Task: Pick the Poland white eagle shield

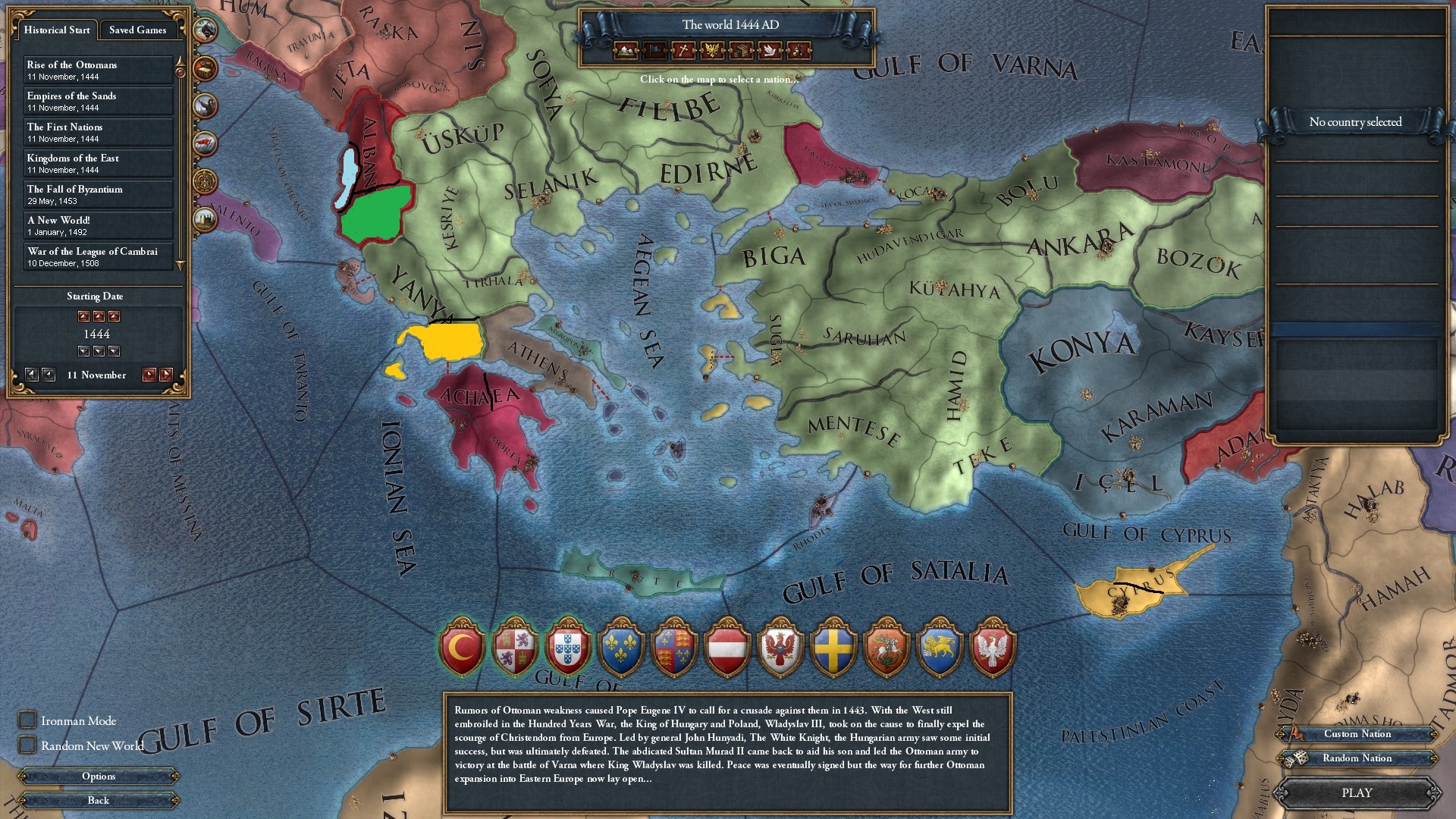Action: tap(992, 648)
